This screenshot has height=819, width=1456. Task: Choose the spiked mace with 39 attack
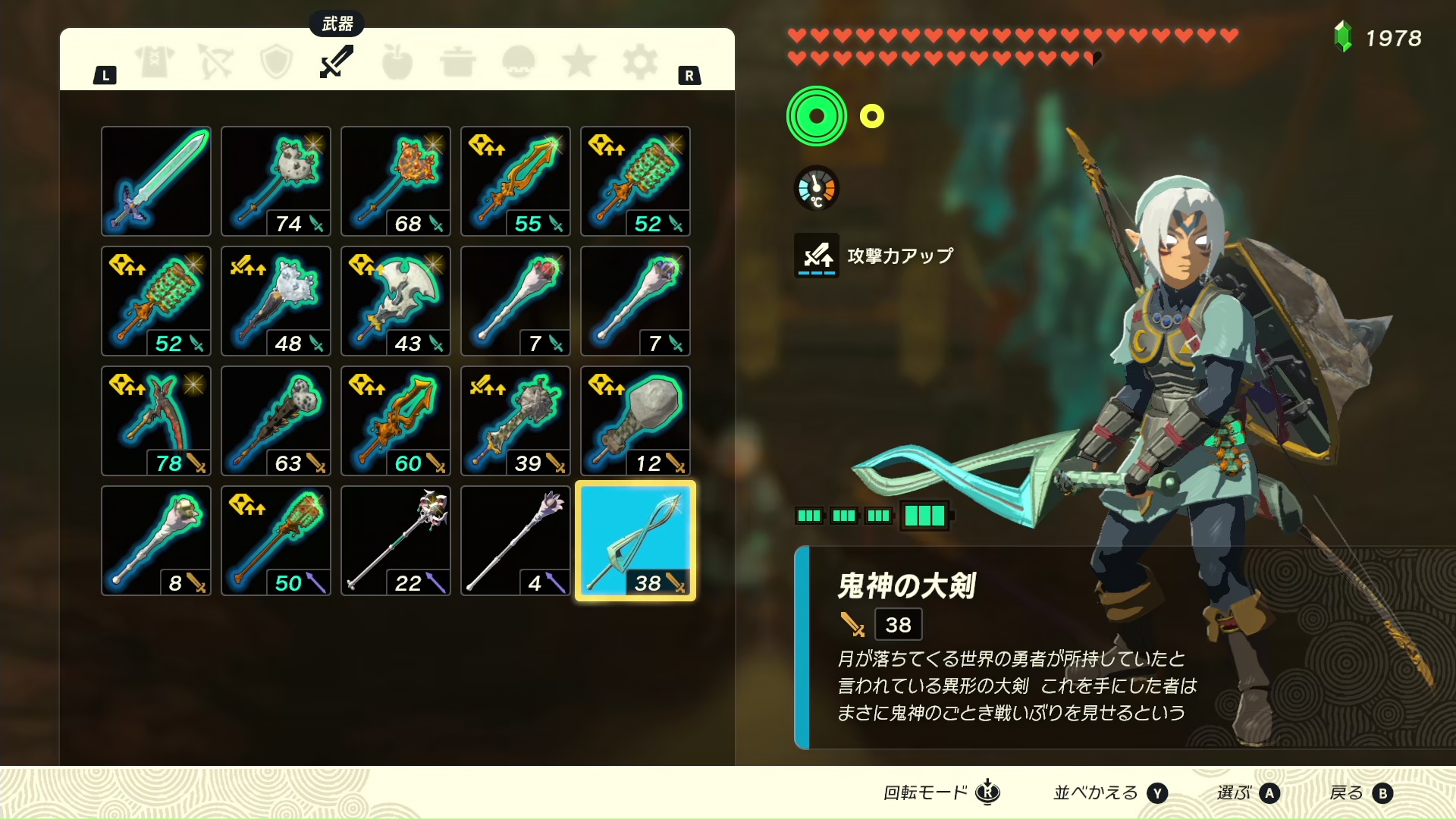(516, 421)
